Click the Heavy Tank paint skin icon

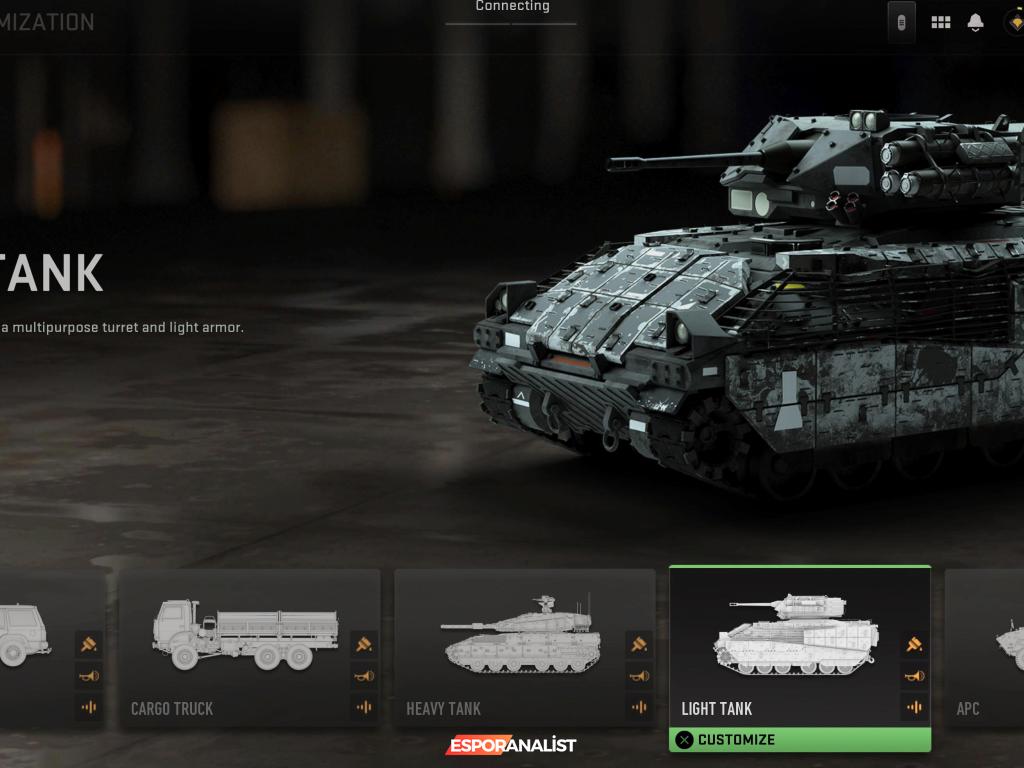click(x=639, y=644)
